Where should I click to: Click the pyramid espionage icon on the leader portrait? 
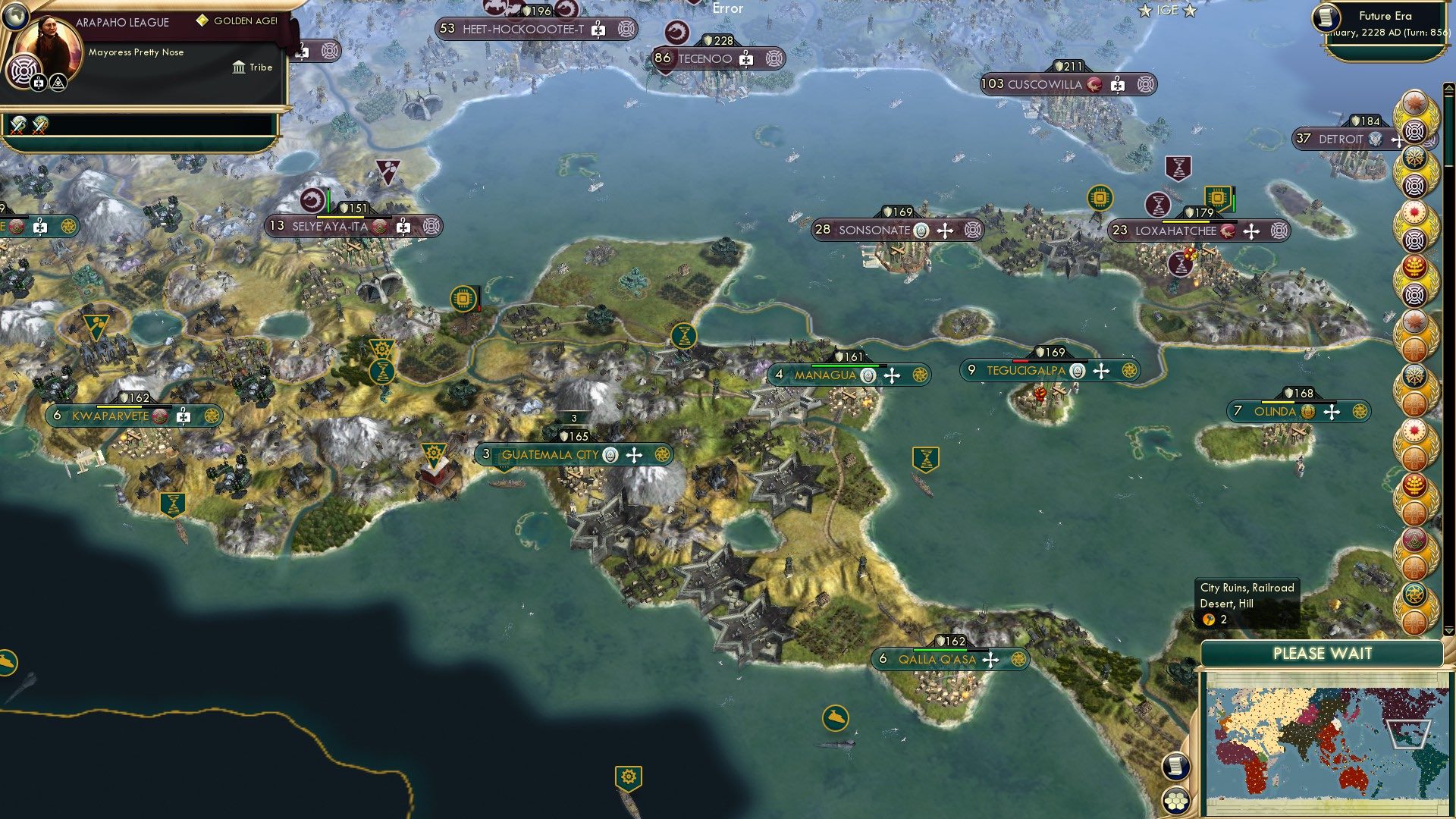click(x=57, y=81)
